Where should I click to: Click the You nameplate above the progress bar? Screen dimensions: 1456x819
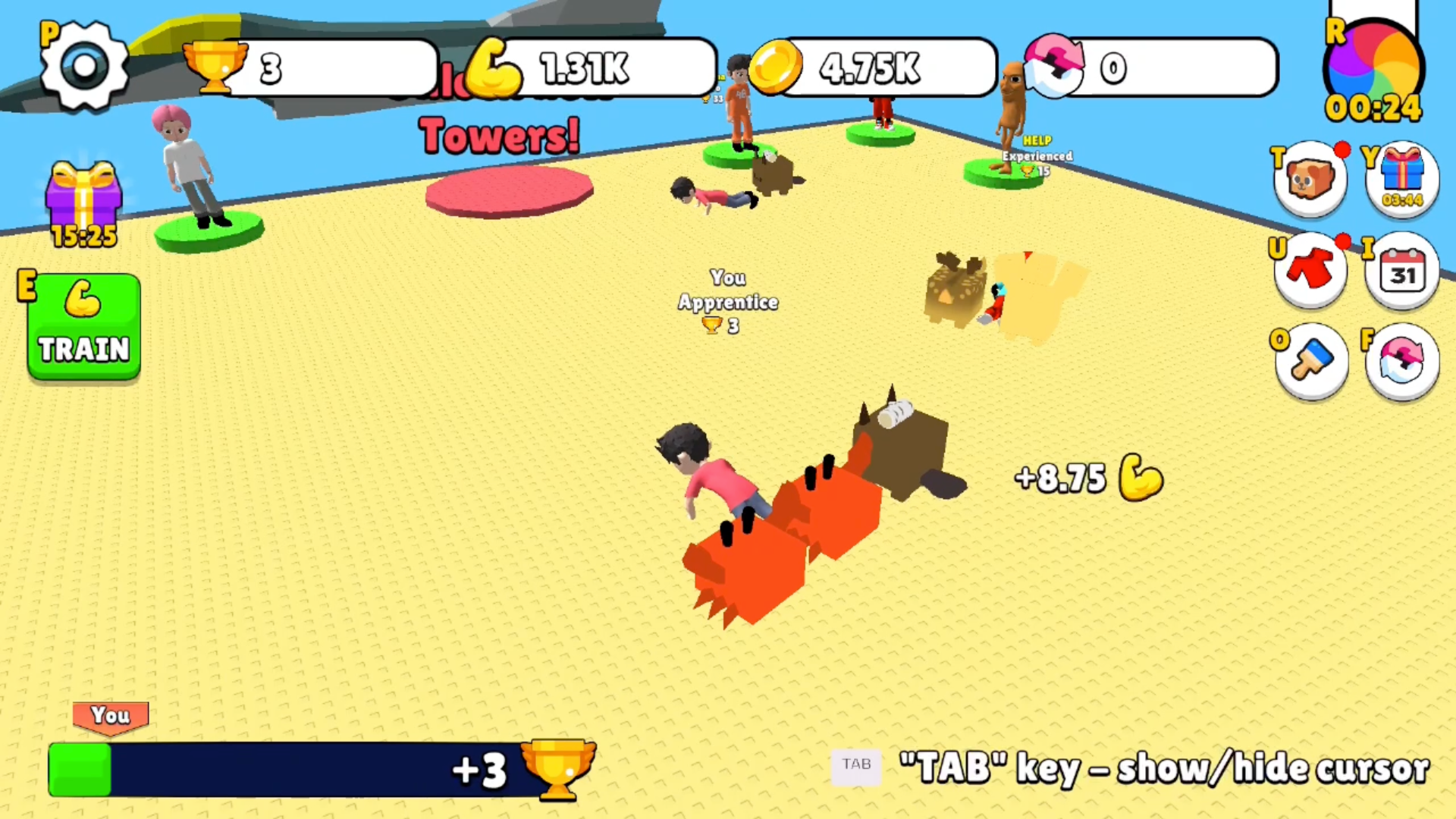click(x=111, y=715)
